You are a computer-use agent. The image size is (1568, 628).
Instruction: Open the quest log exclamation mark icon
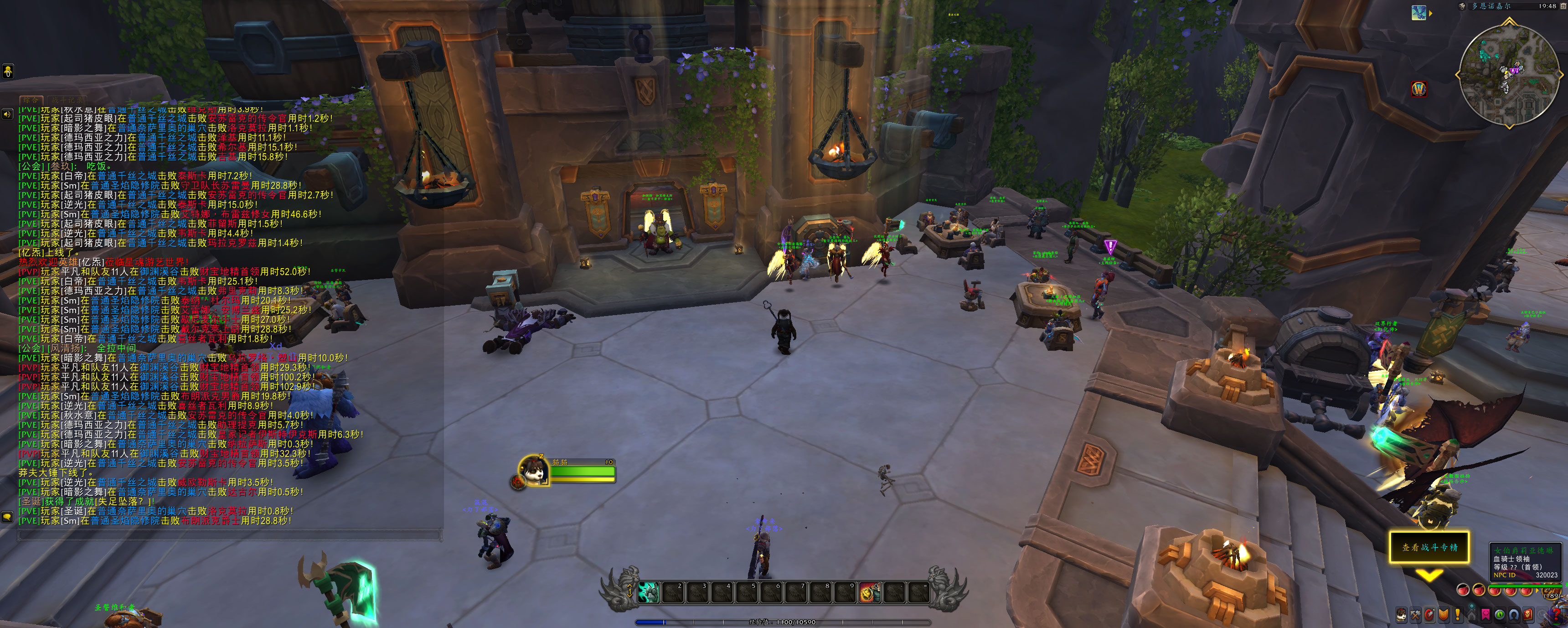[x=1457, y=615]
